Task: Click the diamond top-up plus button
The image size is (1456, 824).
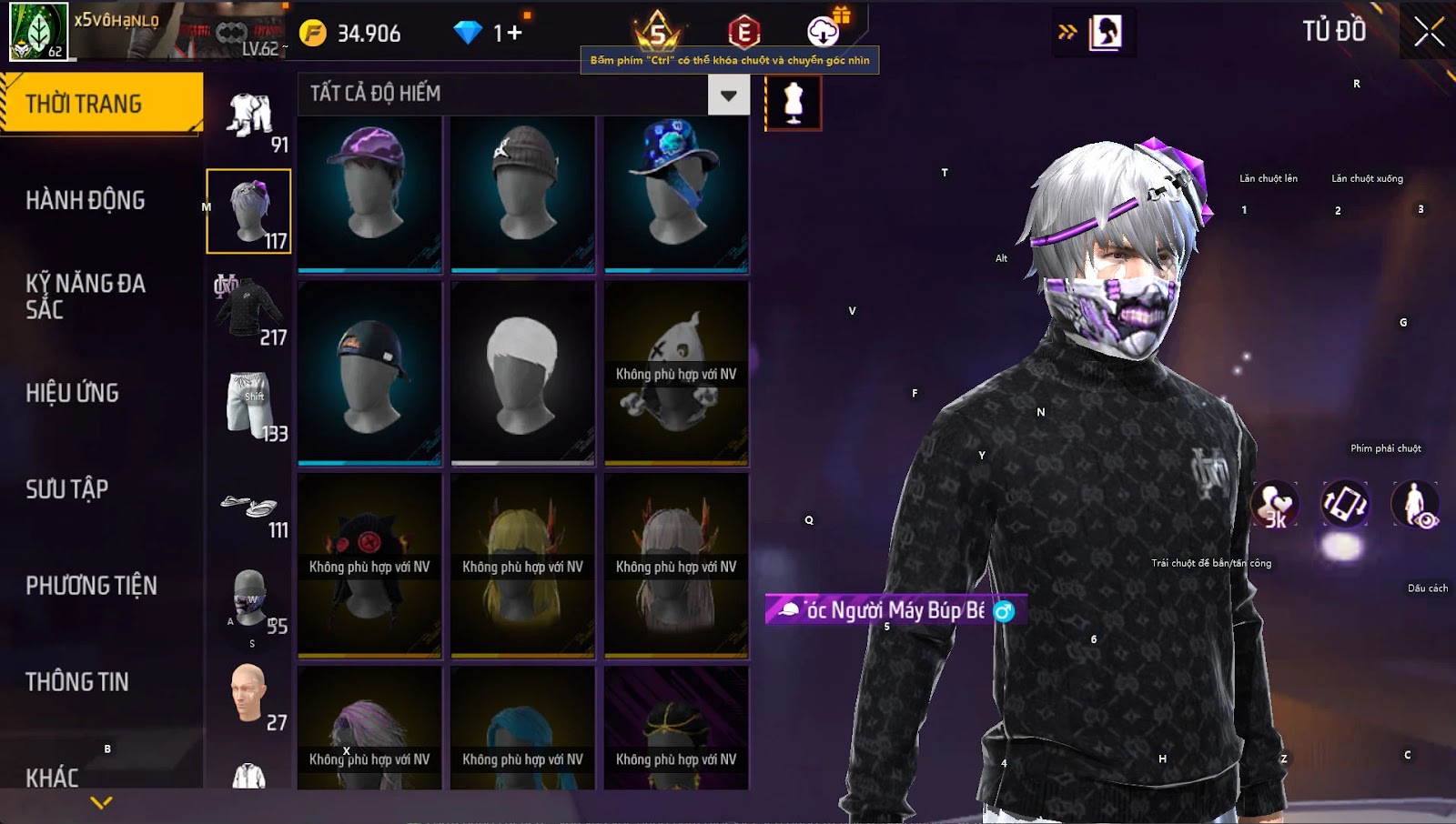Action: pos(515,34)
